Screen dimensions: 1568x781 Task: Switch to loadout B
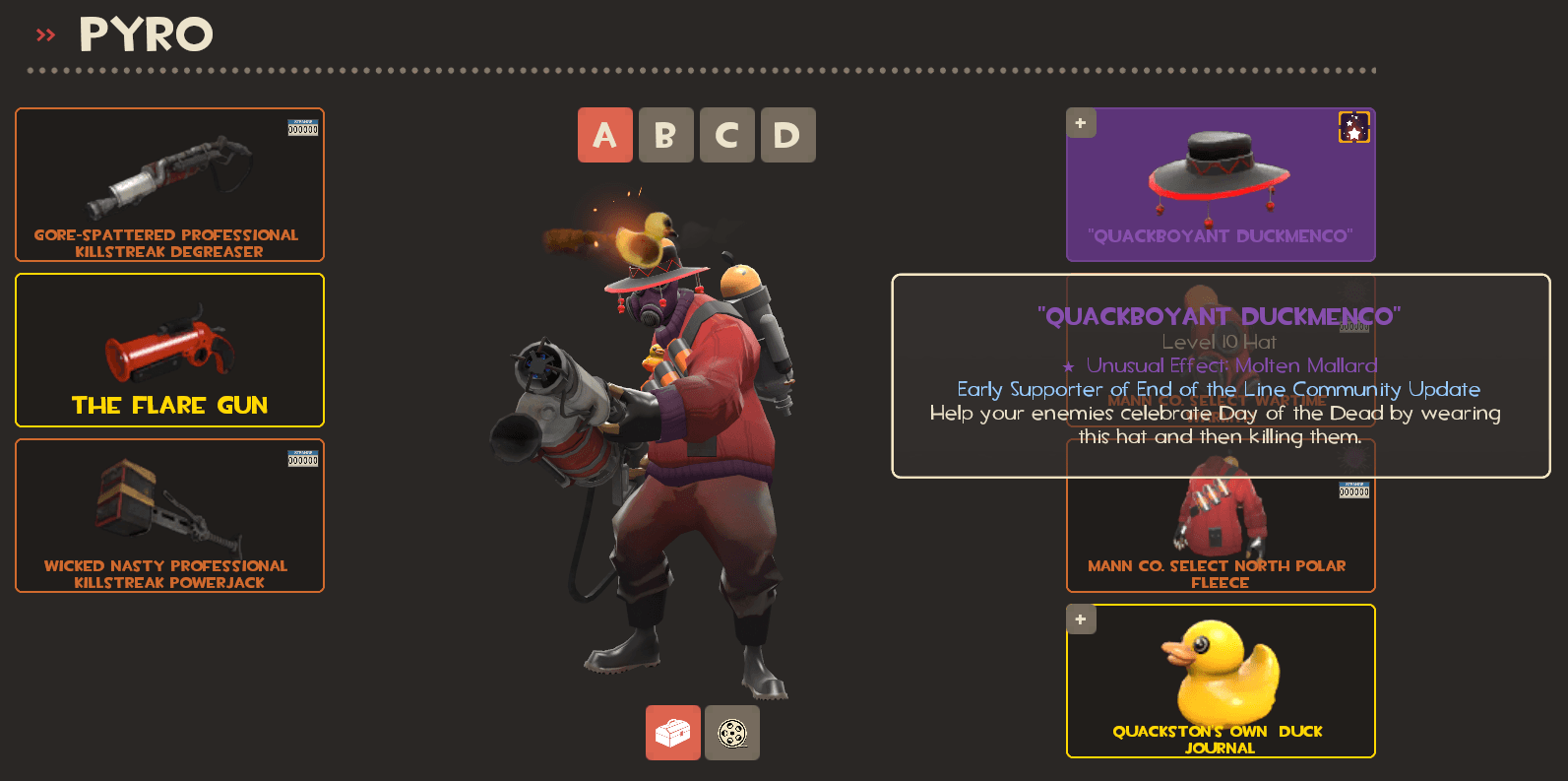click(666, 135)
